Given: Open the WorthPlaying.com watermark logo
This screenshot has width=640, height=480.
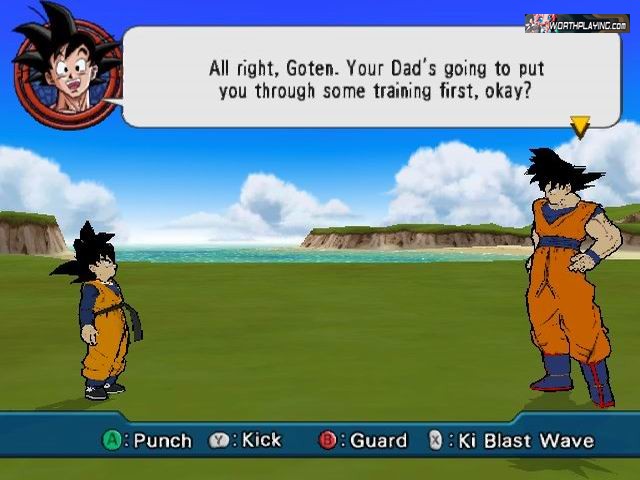Looking at the screenshot, I should click(x=576, y=23).
